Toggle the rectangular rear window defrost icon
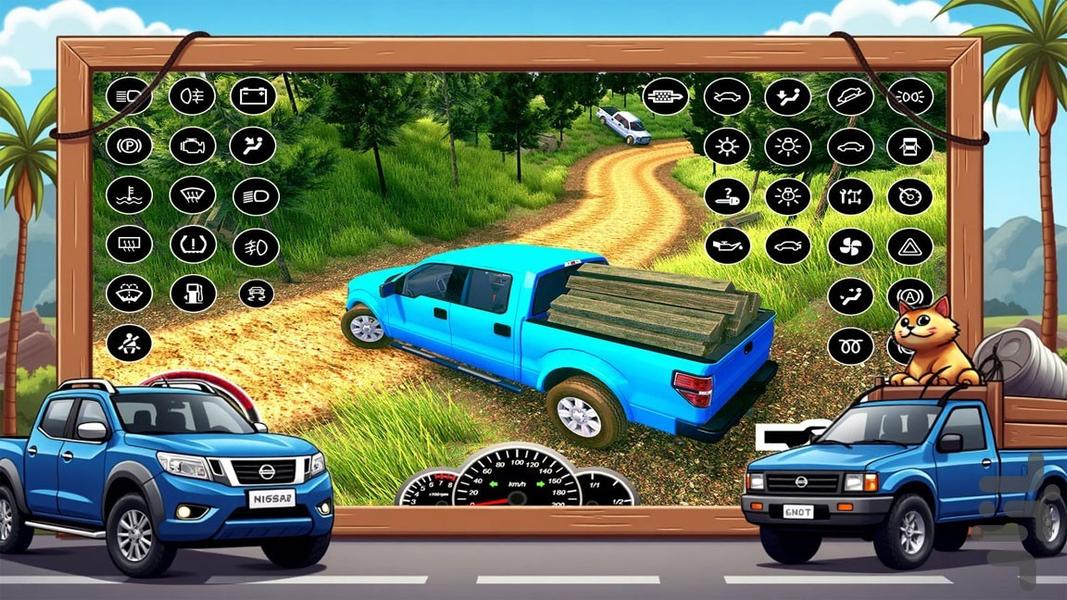Viewport: 1067px width, 600px height. coord(129,243)
